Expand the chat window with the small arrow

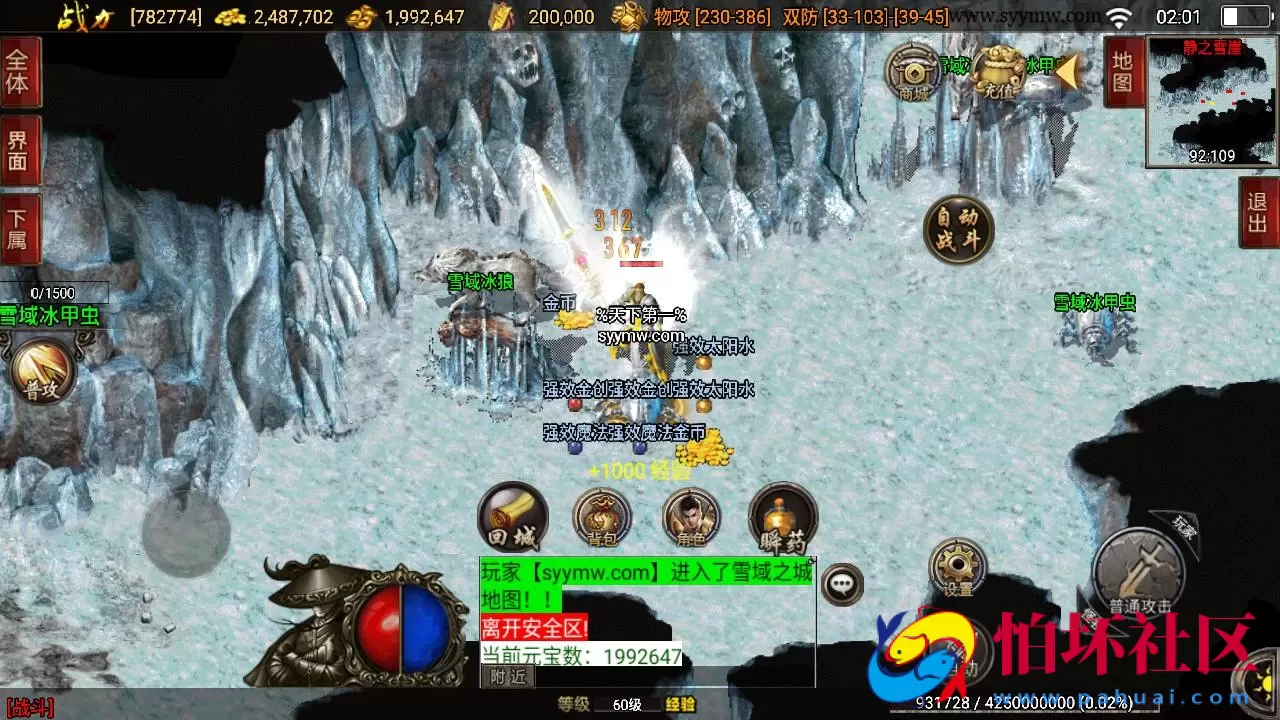pyautogui.click(x=811, y=560)
